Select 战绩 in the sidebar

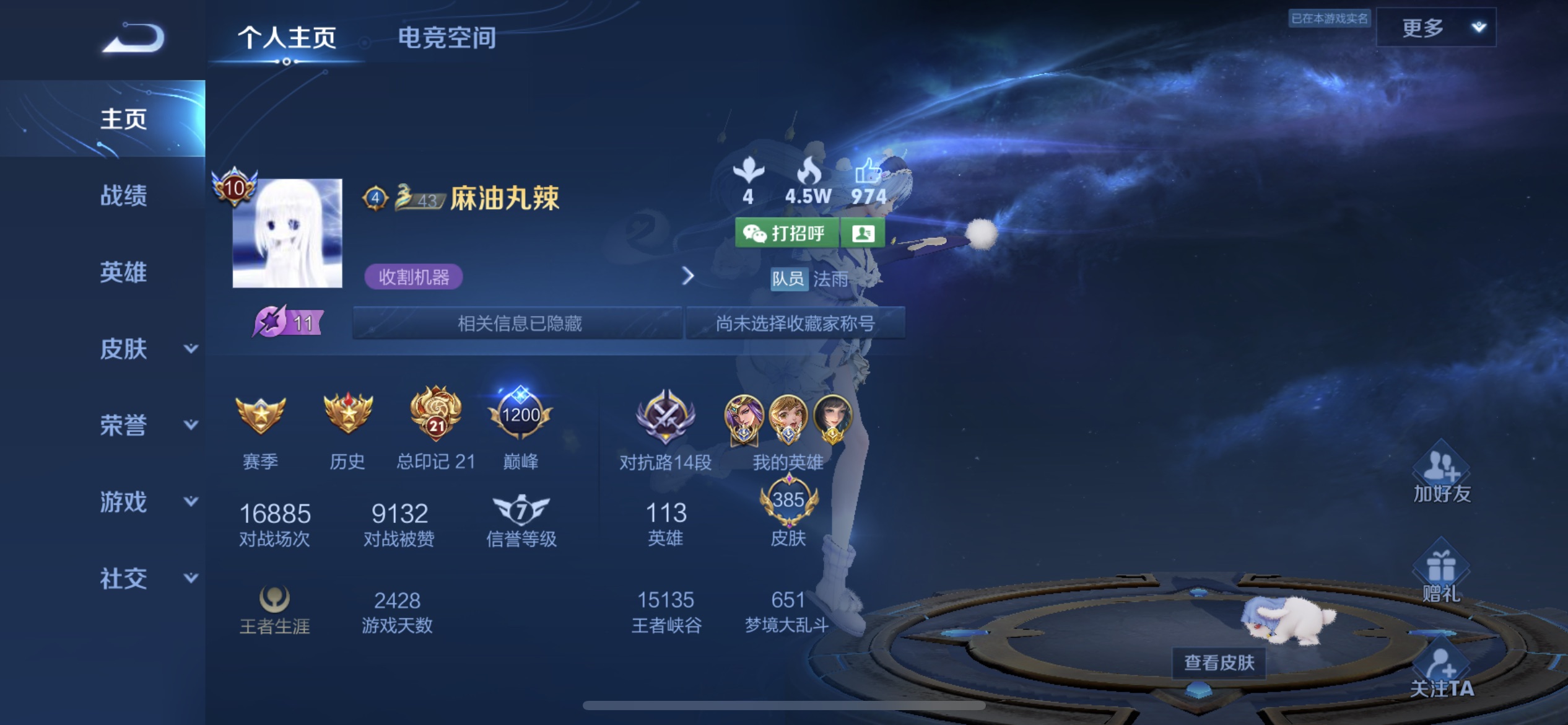click(x=124, y=195)
